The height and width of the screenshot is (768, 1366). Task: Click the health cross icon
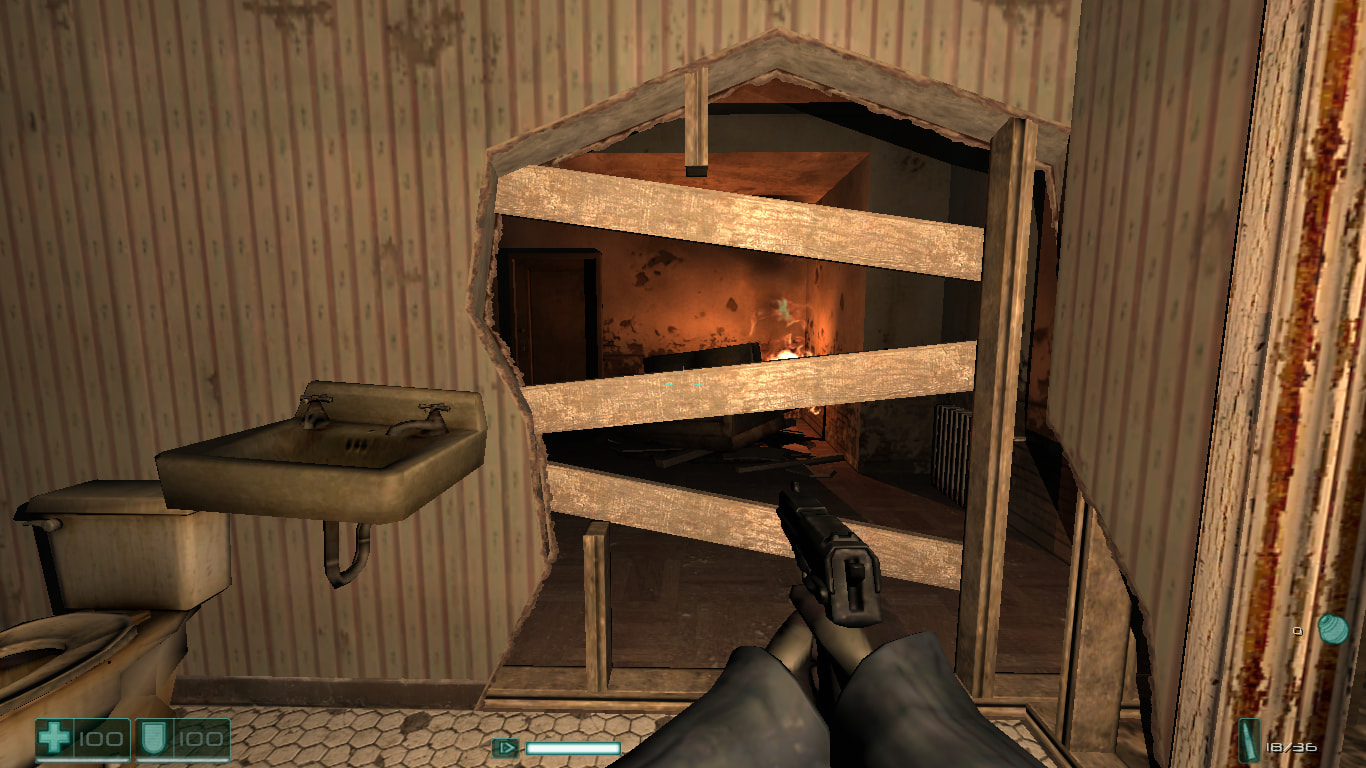click(x=54, y=740)
